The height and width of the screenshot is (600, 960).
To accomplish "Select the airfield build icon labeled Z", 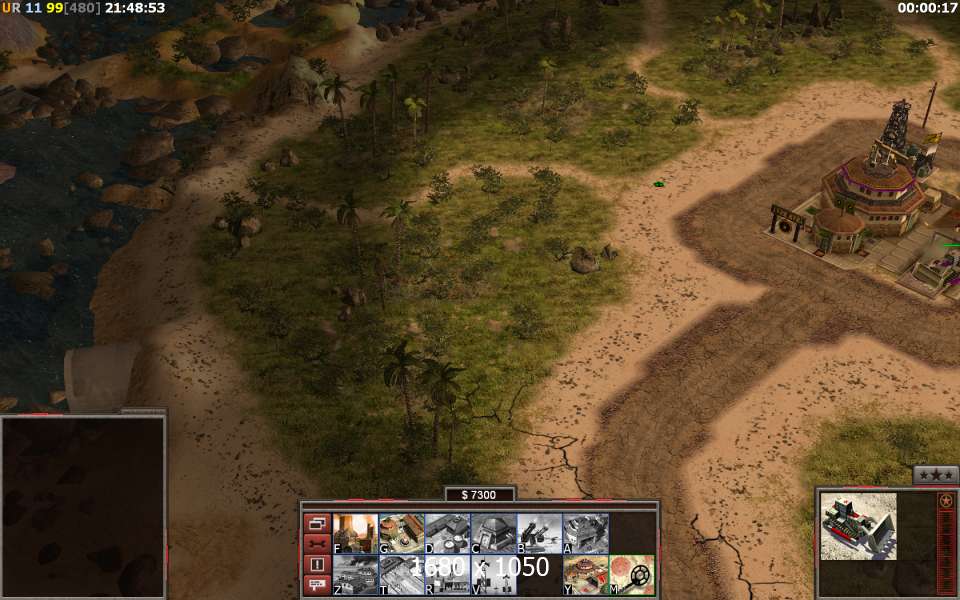I will 355,575.
